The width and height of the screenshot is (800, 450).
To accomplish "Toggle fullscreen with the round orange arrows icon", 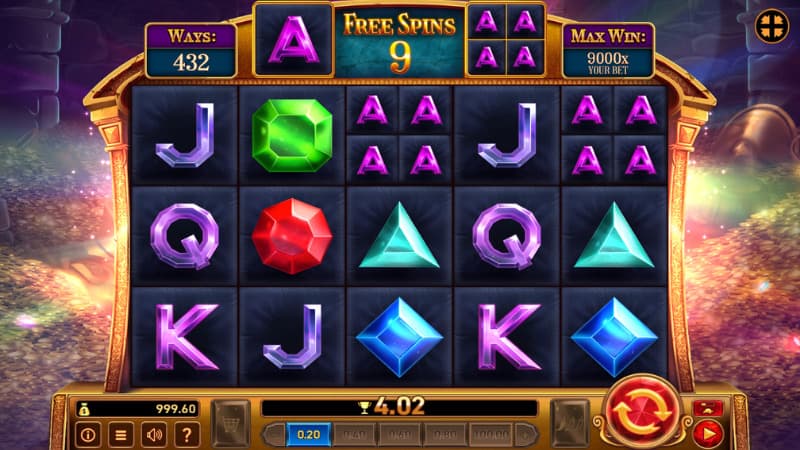I will 770,24.
